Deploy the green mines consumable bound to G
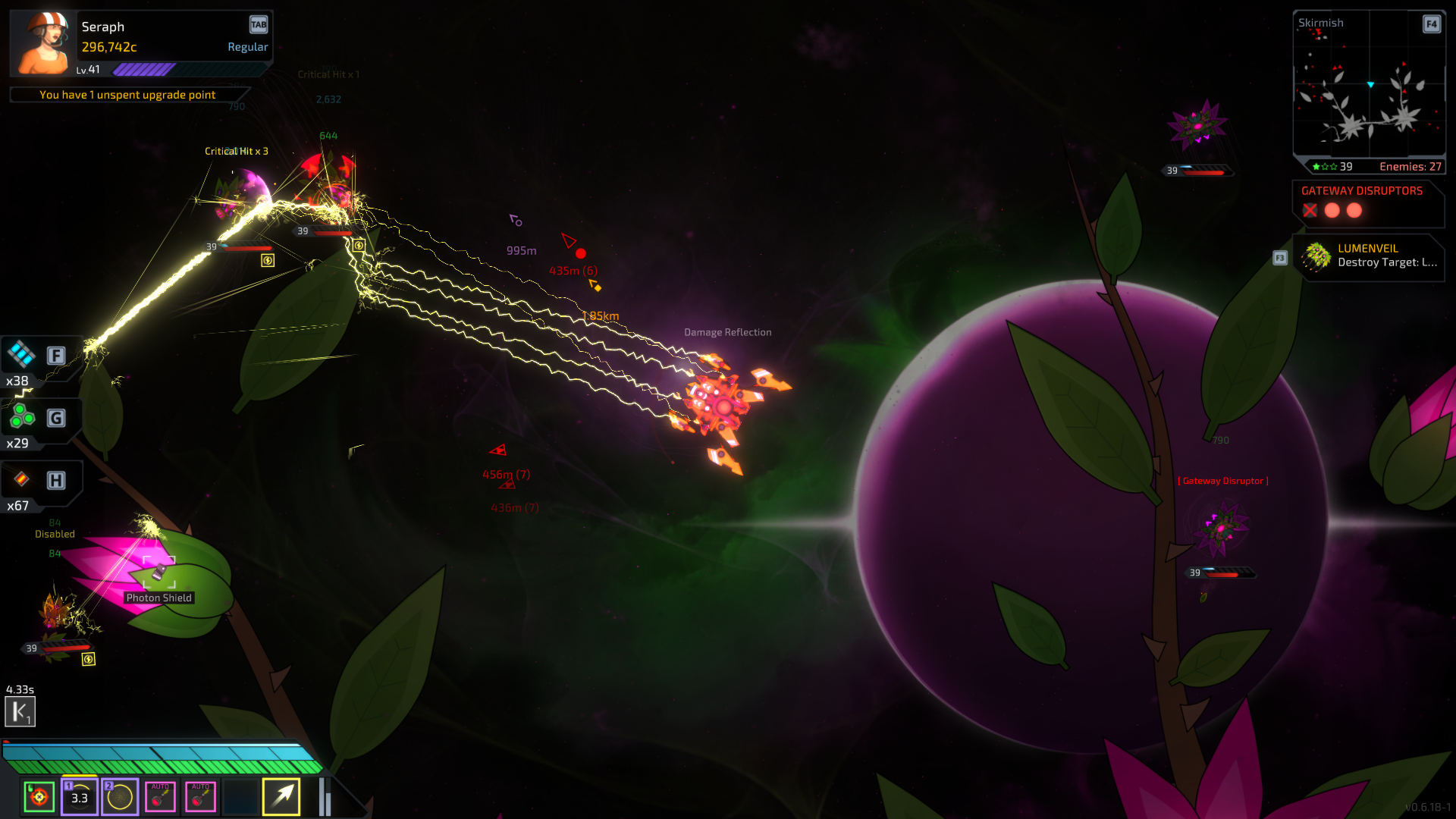1456x819 pixels. [21, 418]
